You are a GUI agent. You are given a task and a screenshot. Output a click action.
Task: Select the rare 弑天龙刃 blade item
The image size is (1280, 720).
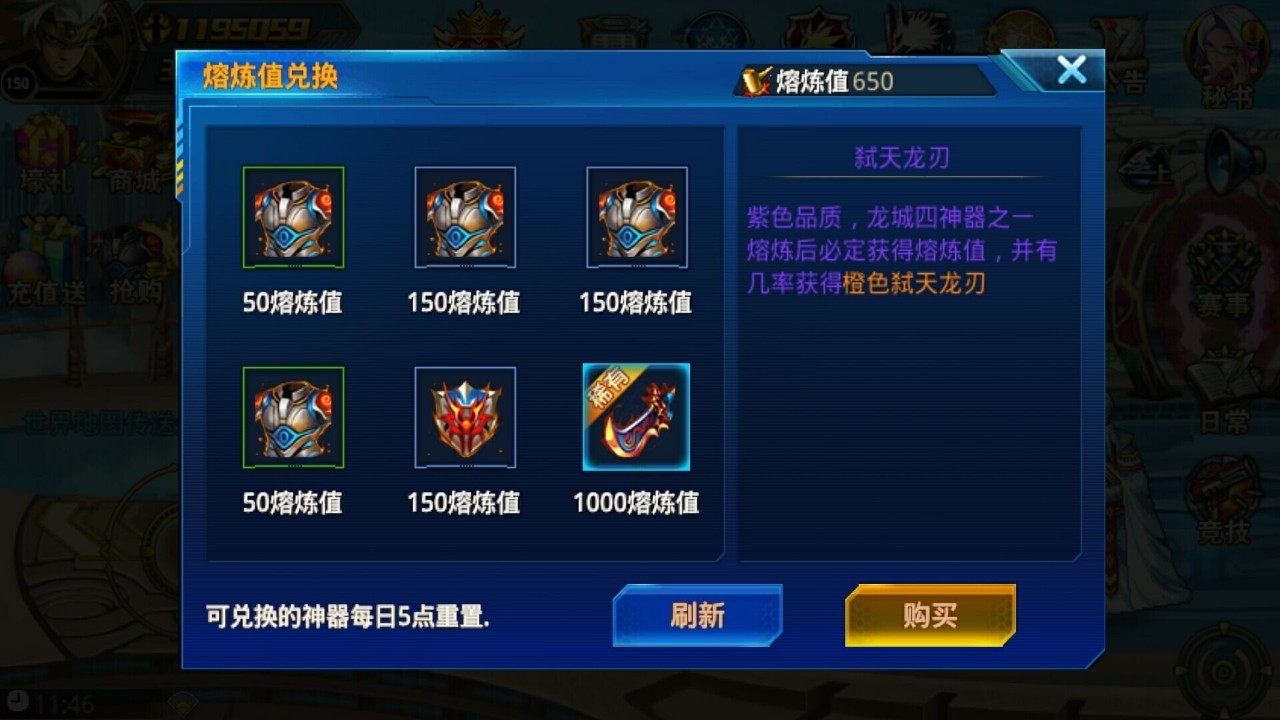pyautogui.click(x=636, y=417)
